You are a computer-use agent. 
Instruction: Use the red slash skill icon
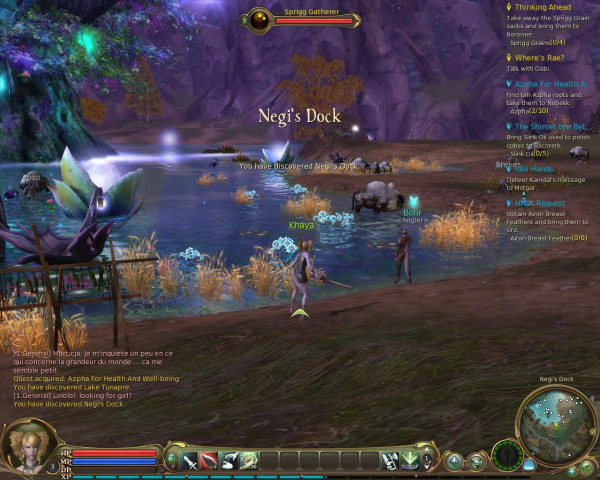(x=209, y=460)
